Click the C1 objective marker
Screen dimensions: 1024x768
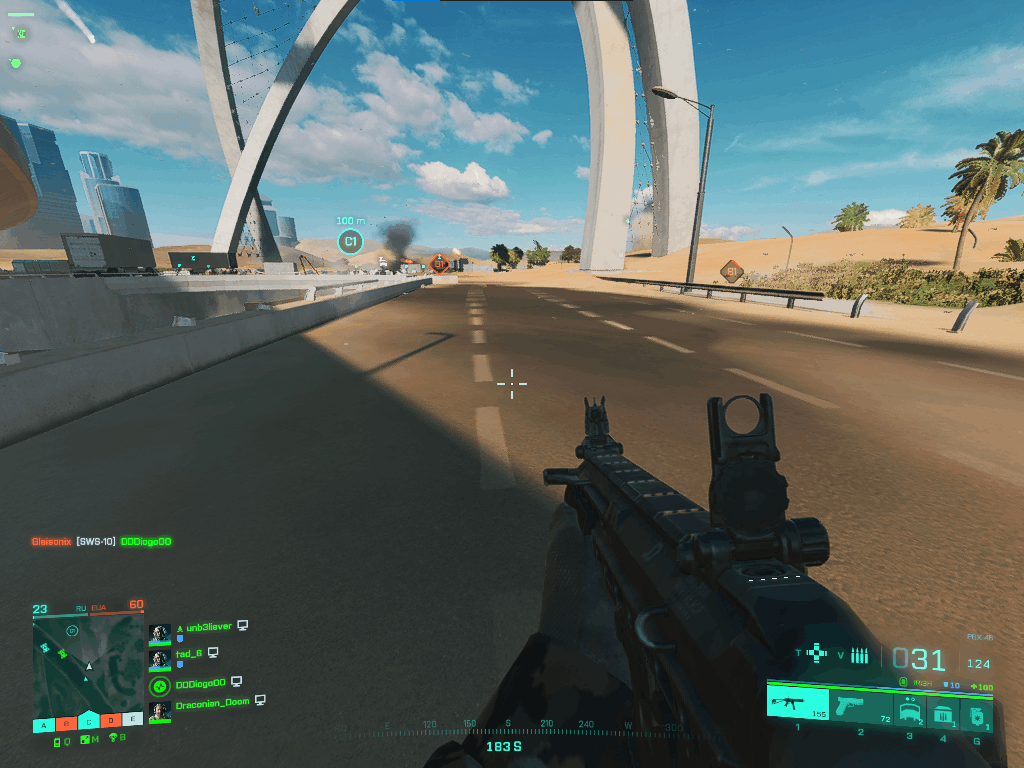pos(350,241)
